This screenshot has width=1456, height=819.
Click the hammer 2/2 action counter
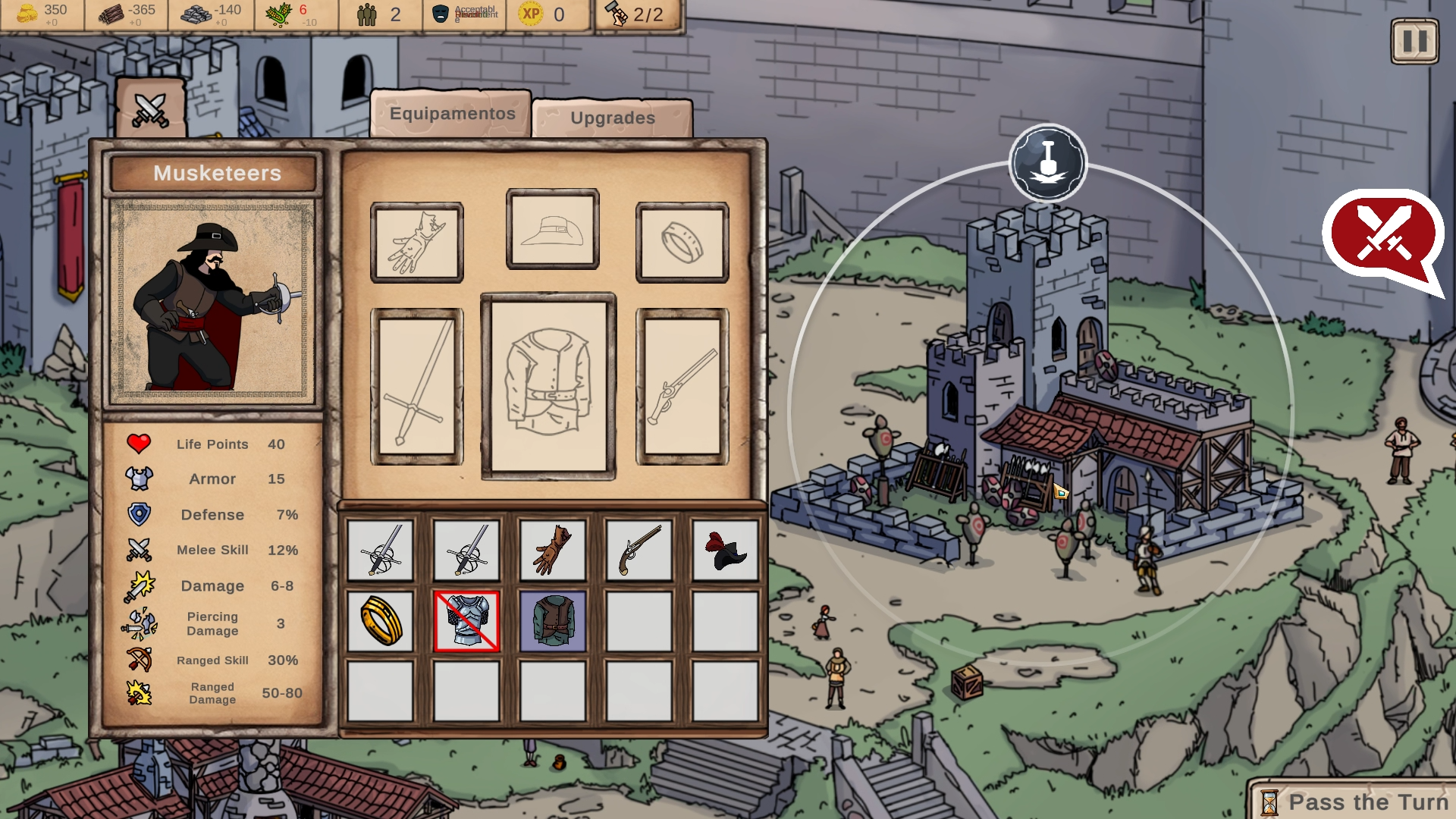point(632,13)
